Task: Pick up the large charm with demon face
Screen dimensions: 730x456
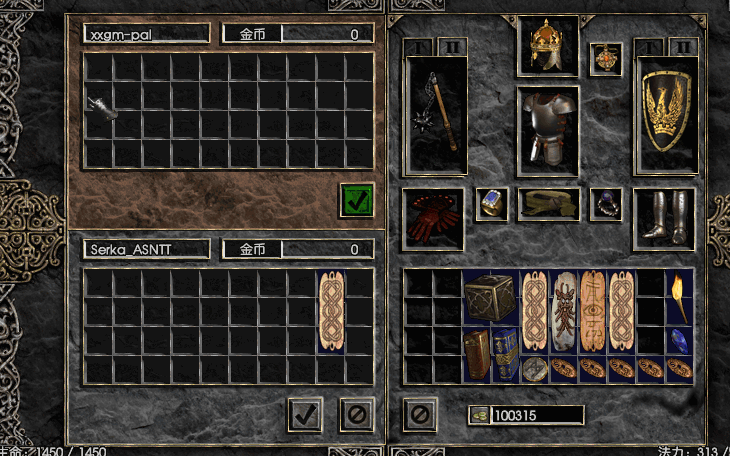Action: [x=564, y=310]
